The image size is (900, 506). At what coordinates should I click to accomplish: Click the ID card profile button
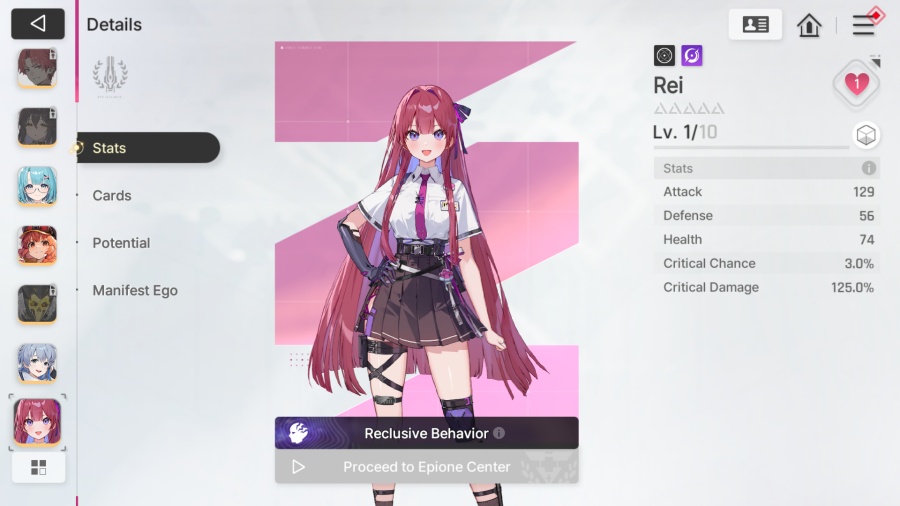755,25
